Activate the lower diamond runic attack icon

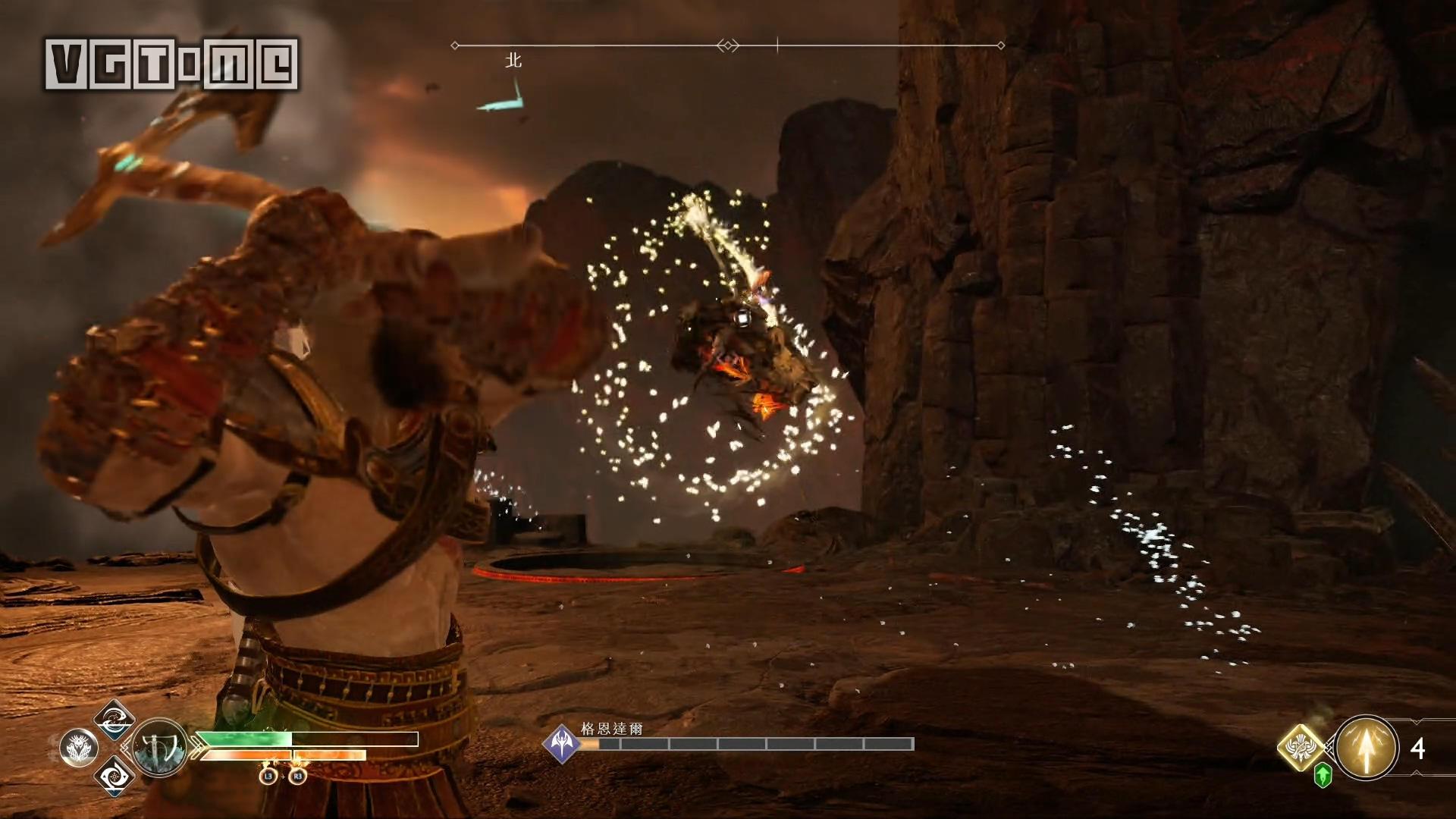point(114,777)
